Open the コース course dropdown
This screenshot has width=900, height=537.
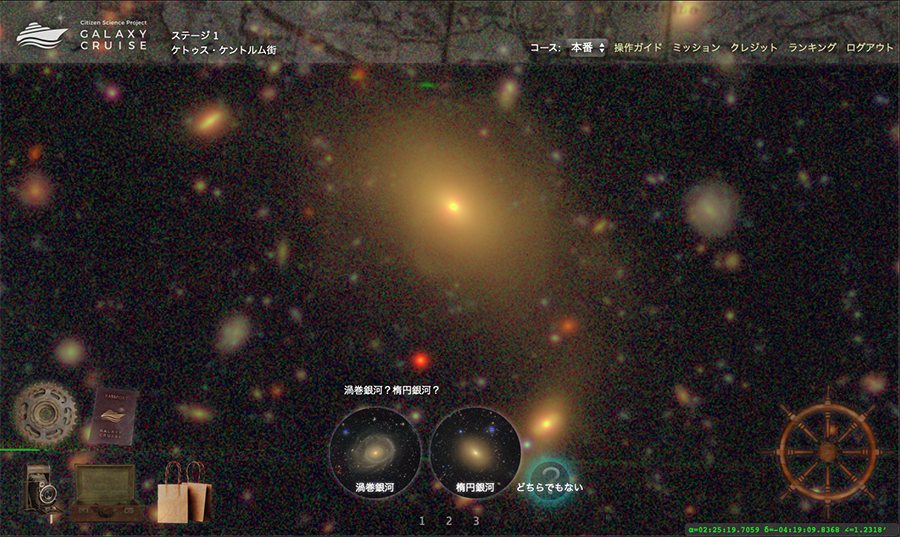(x=587, y=48)
